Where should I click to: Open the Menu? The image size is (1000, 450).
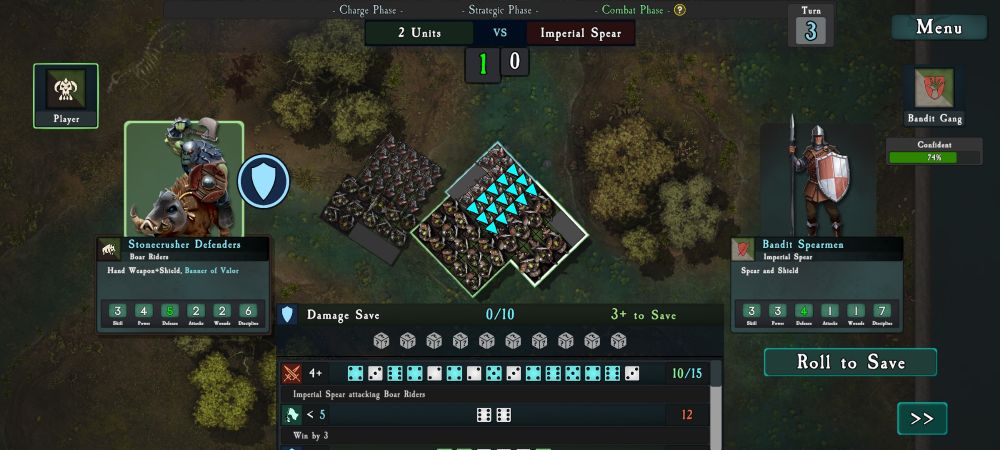[939, 27]
